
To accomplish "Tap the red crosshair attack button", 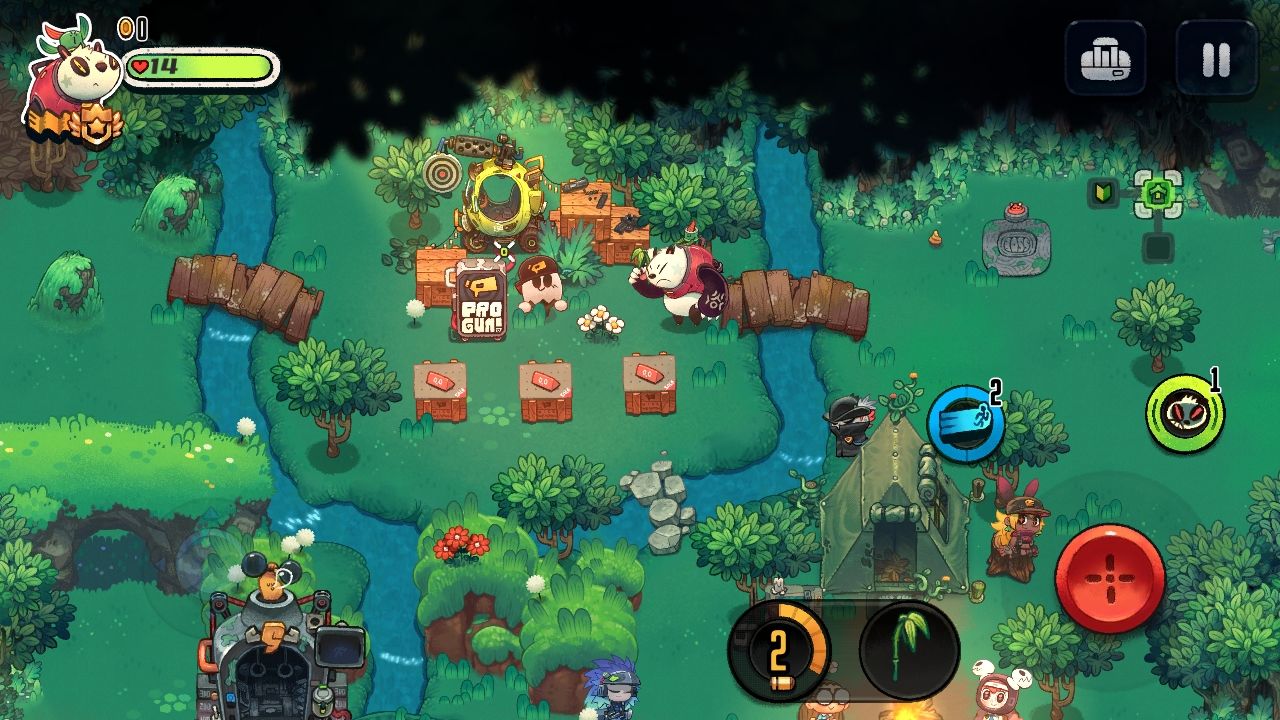I will pyautogui.click(x=1110, y=579).
